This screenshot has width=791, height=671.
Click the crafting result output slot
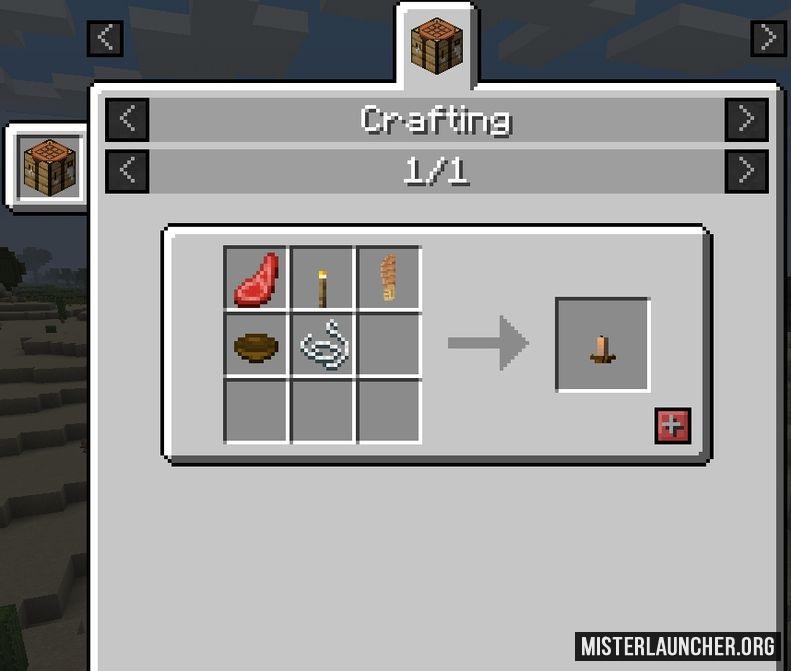[x=603, y=345]
